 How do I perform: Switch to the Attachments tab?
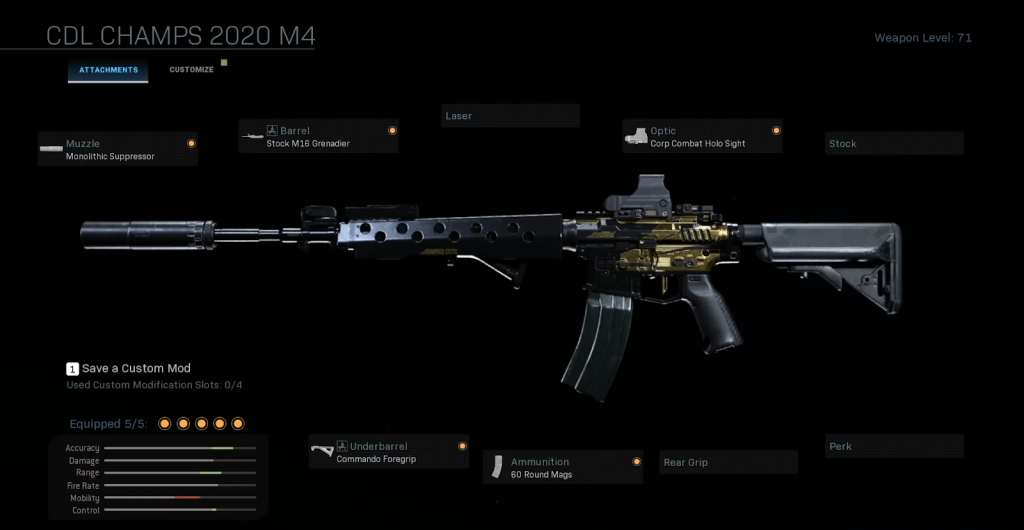[x=108, y=70]
